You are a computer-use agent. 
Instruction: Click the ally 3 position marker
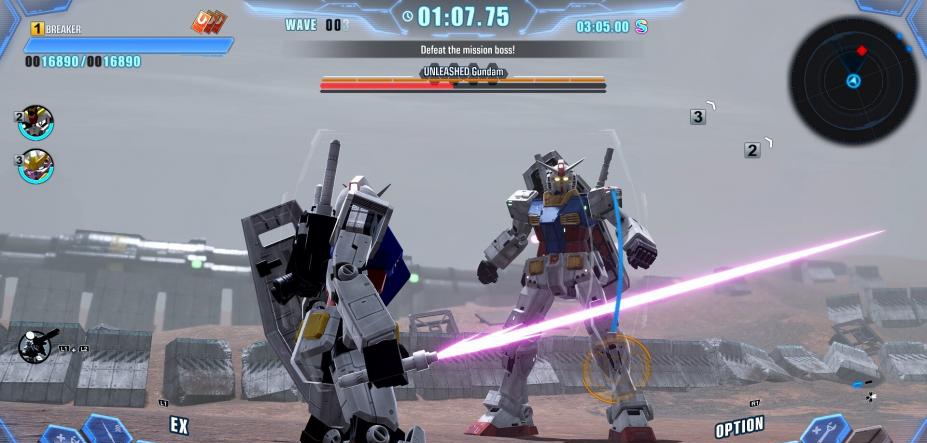[x=698, y=117]
